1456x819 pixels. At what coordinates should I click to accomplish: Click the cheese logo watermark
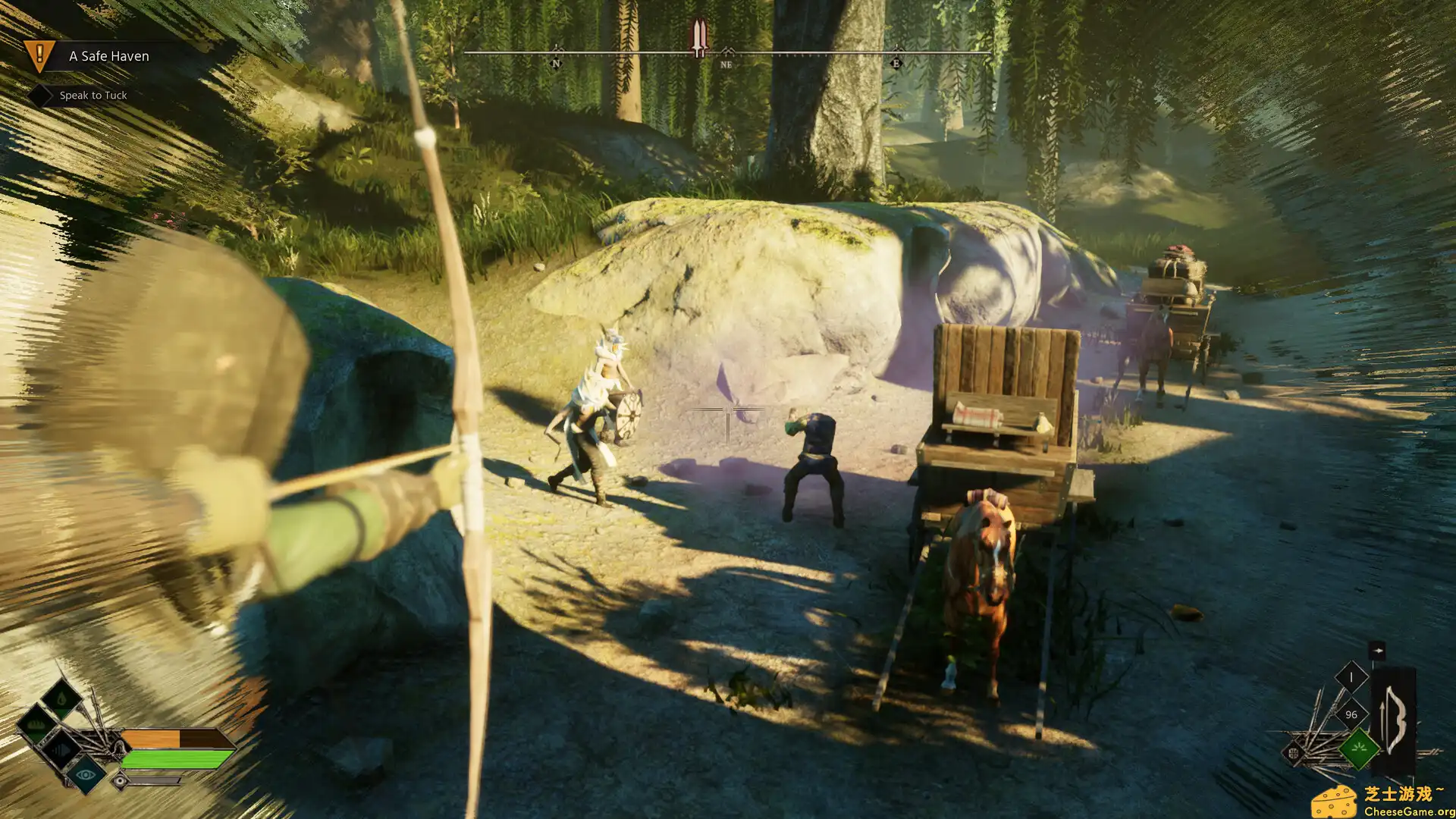[1336, 801]
